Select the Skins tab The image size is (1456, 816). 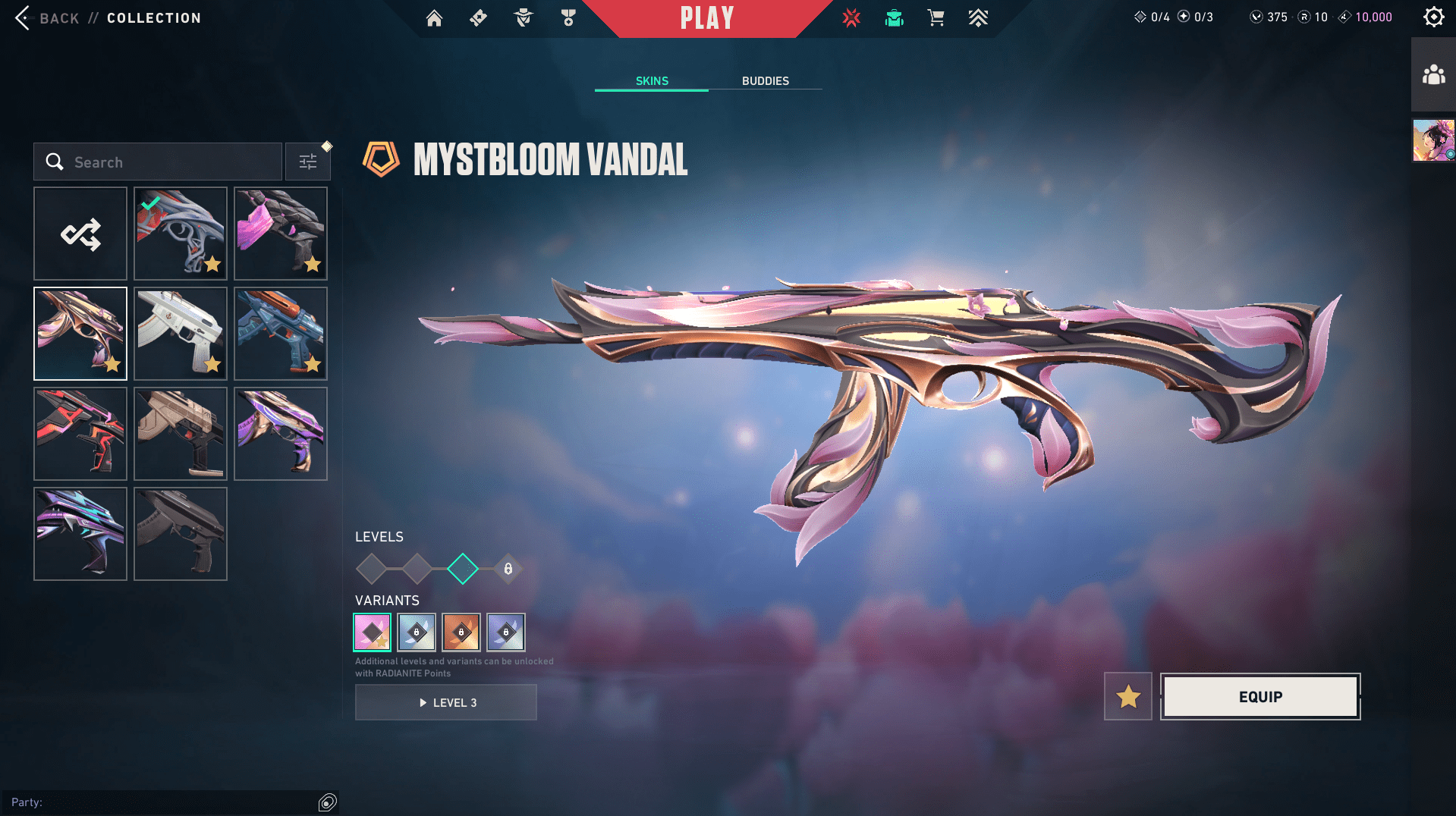pos(652,80)
